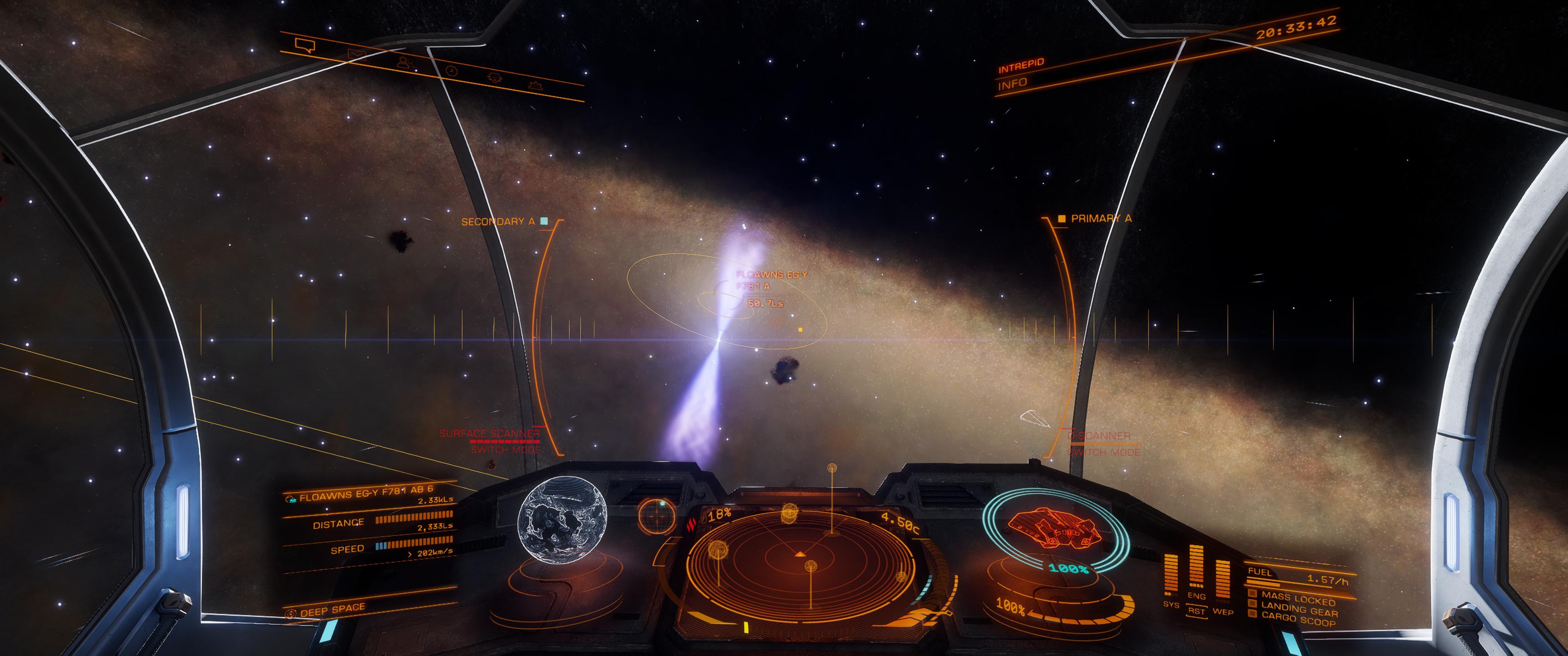Toggle the Cargo Scoop indicator
Image resolution: width=1568 pixels, height=656 pixels.
(x=1298, y=618)
